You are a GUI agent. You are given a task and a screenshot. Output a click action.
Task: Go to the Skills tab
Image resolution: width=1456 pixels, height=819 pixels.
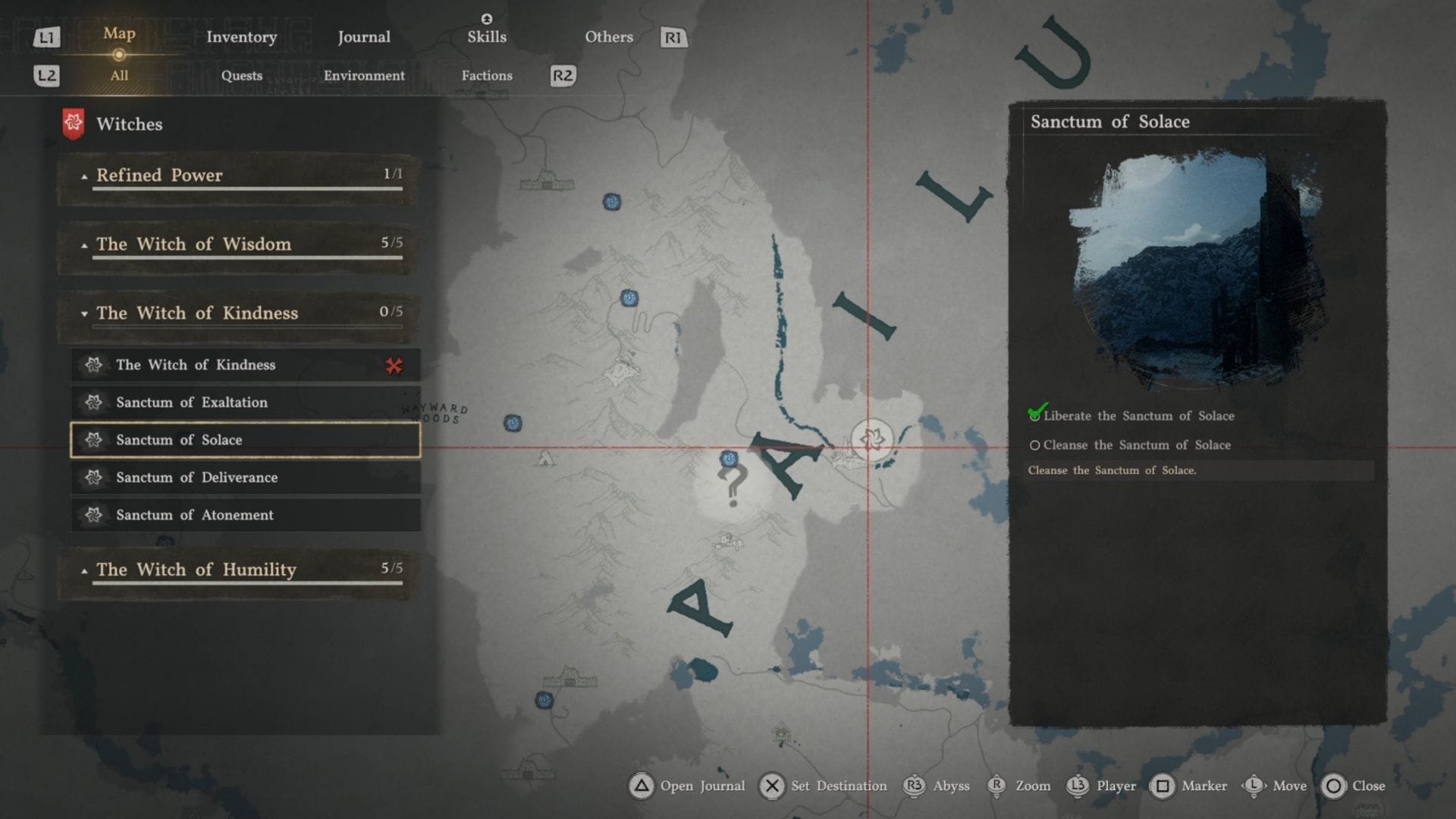[487, 37]
